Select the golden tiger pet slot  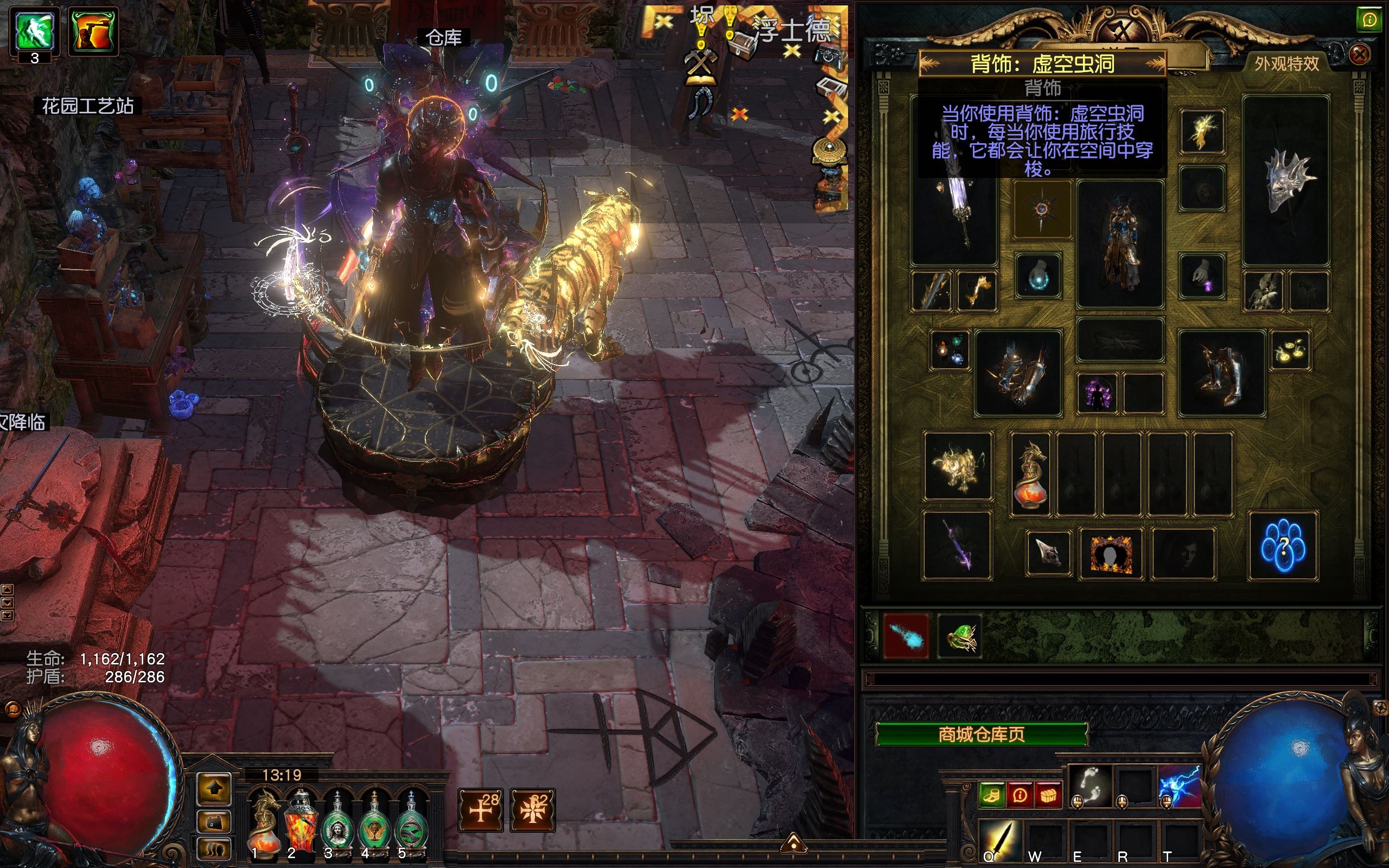pyautogui.click(x=957, y=466)
